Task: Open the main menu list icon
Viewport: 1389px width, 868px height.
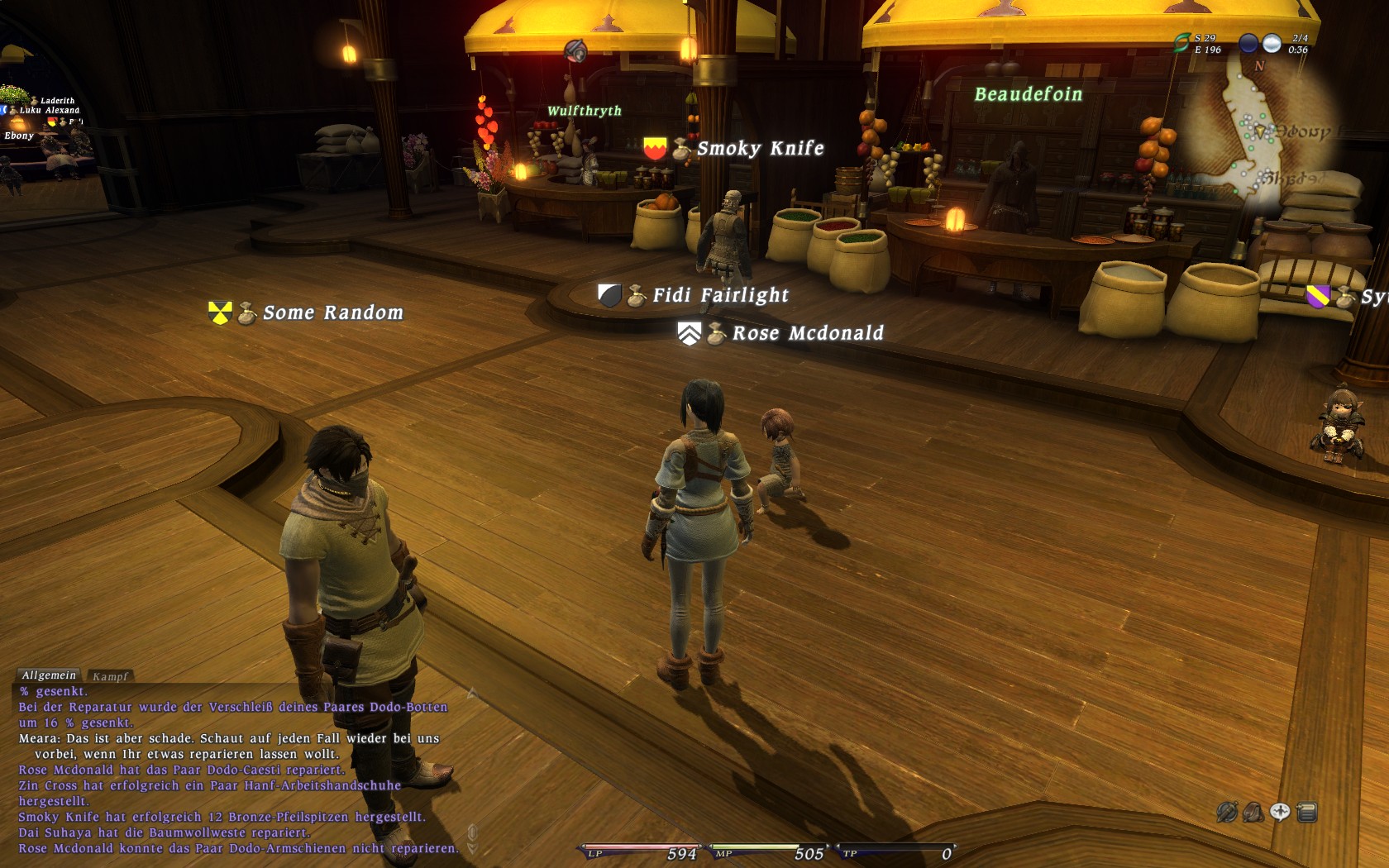Action: [x=1307, y=813]
